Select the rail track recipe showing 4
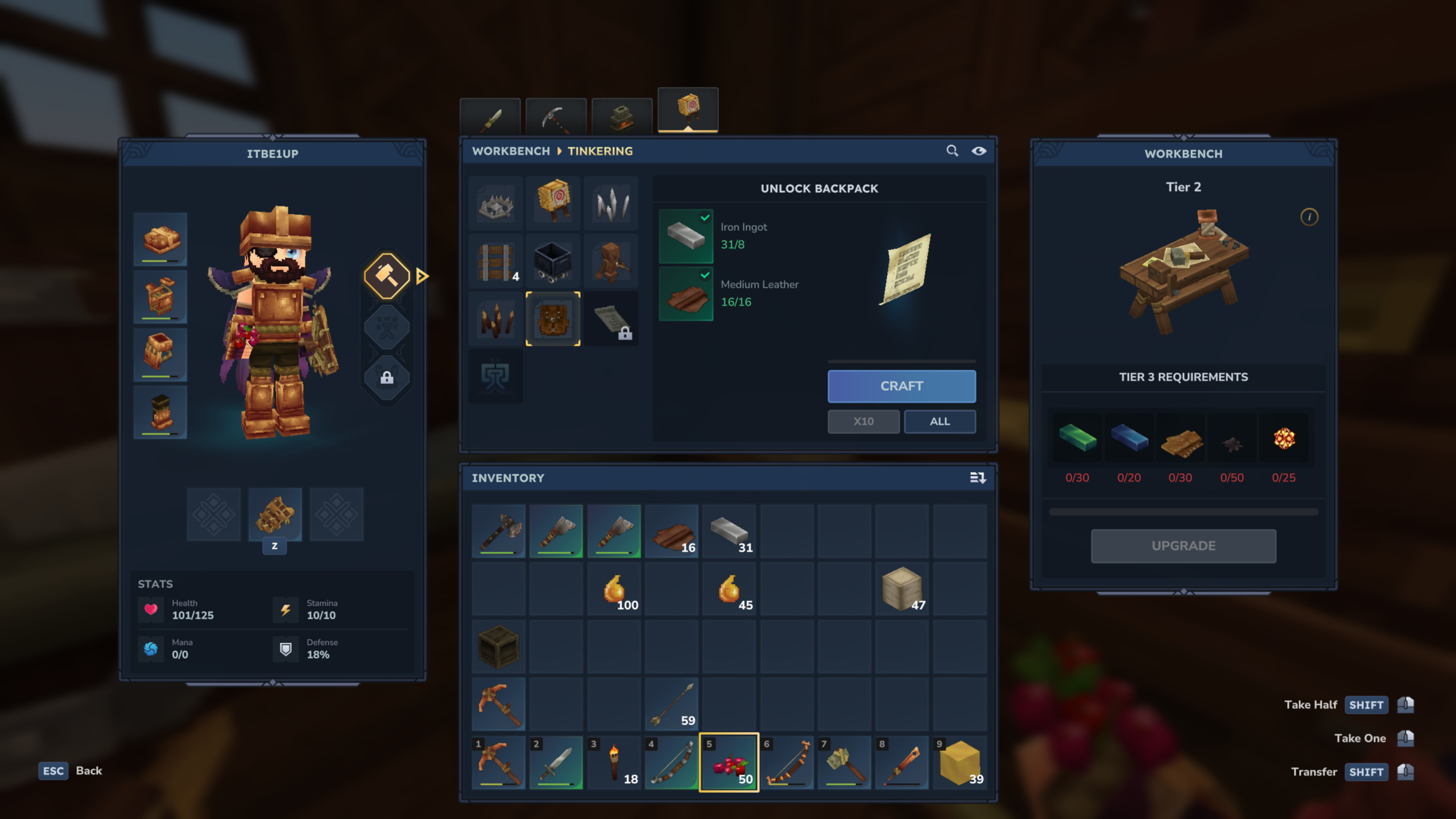Screen dimensions: 1456x819 tap(494, 260)
